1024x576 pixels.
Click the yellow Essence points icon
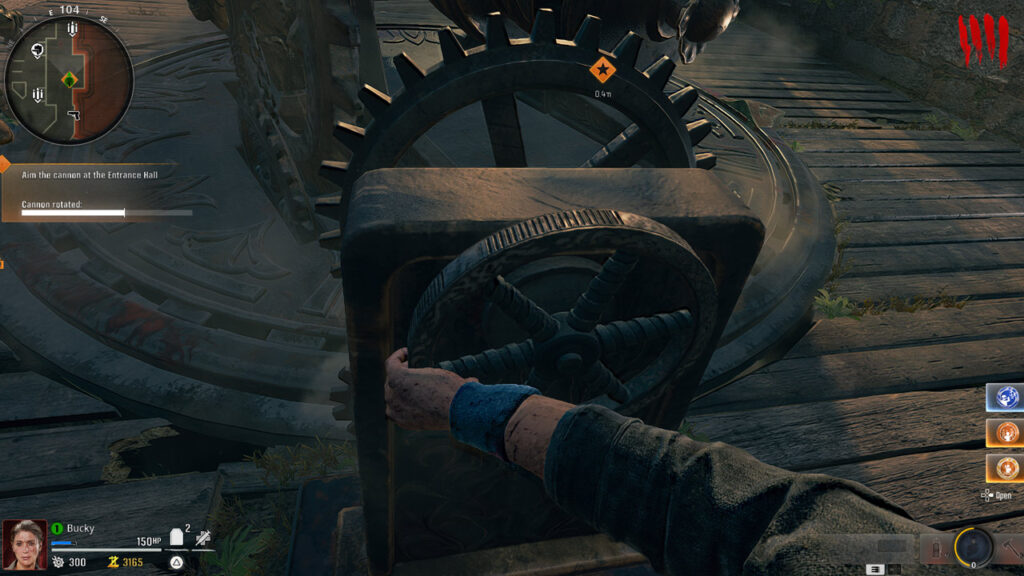point(112,562)
